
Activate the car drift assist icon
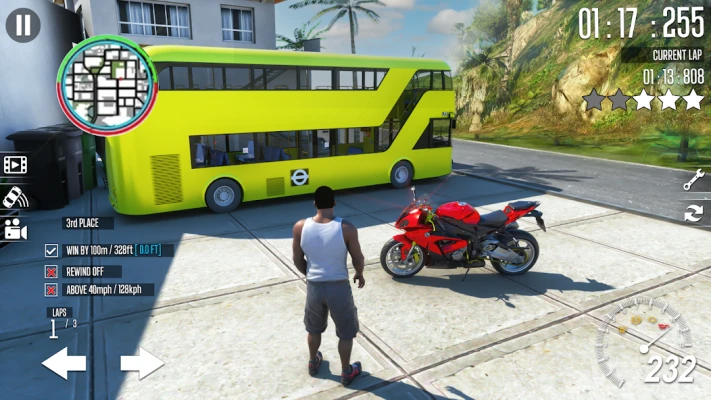[14, 196]
